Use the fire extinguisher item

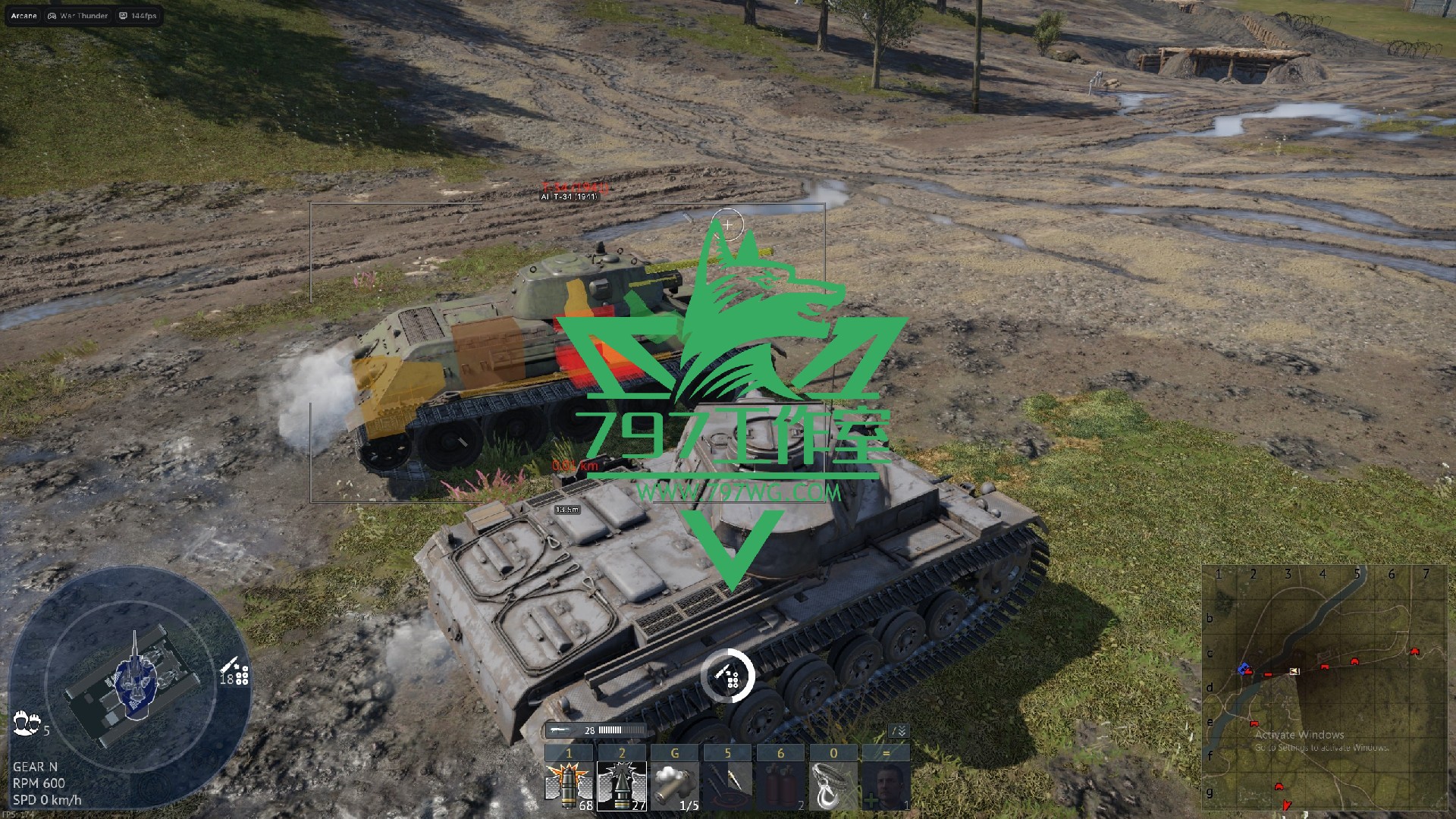tap(780, 786)
